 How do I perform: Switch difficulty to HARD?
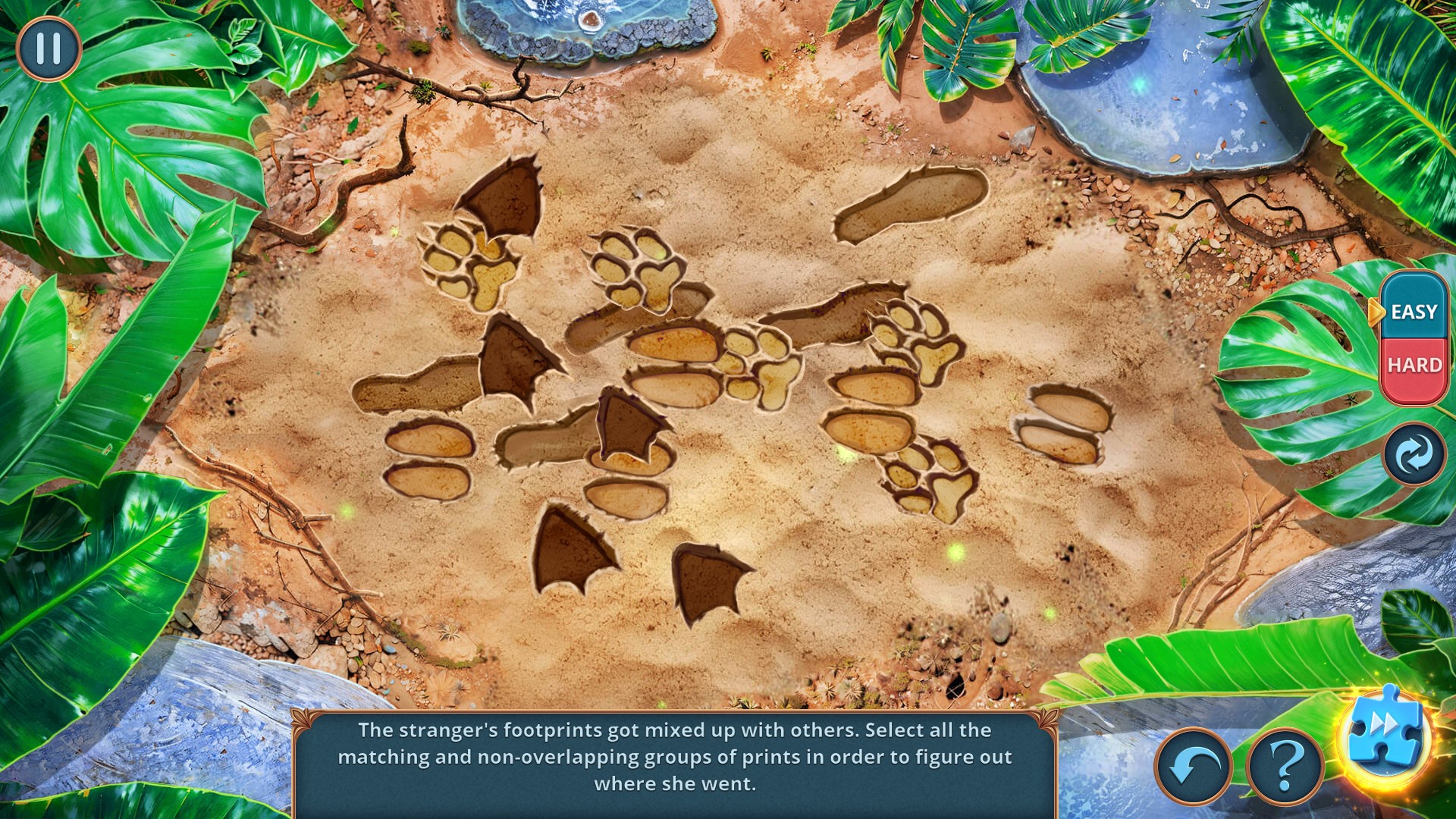(x=1414, y=366)
